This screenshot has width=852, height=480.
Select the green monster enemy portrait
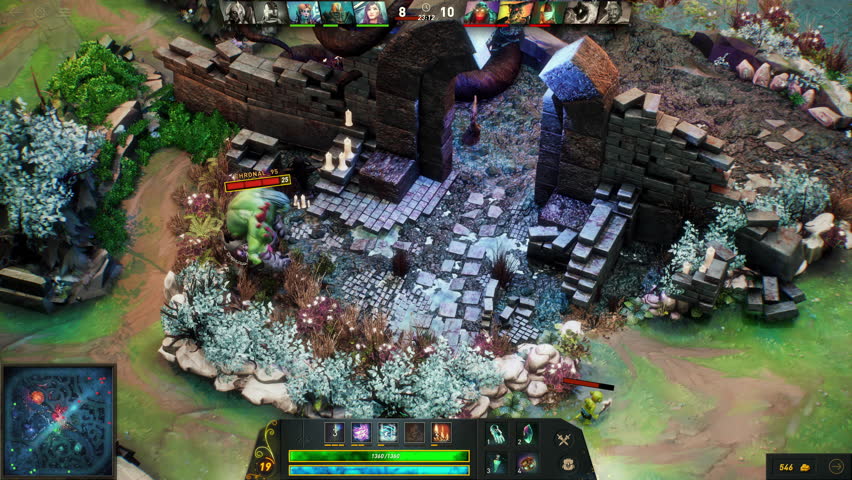coord(481,12)
